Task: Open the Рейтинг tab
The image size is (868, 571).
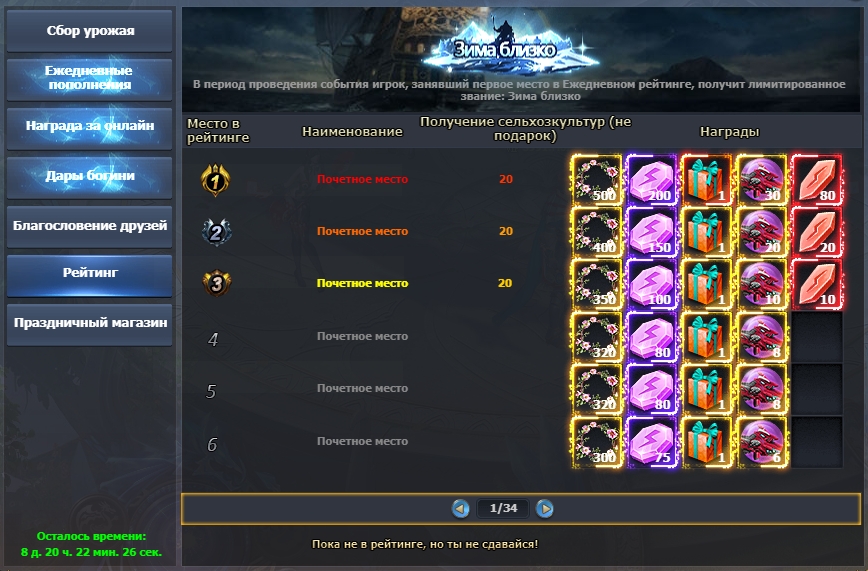Action: click(90, 273)
